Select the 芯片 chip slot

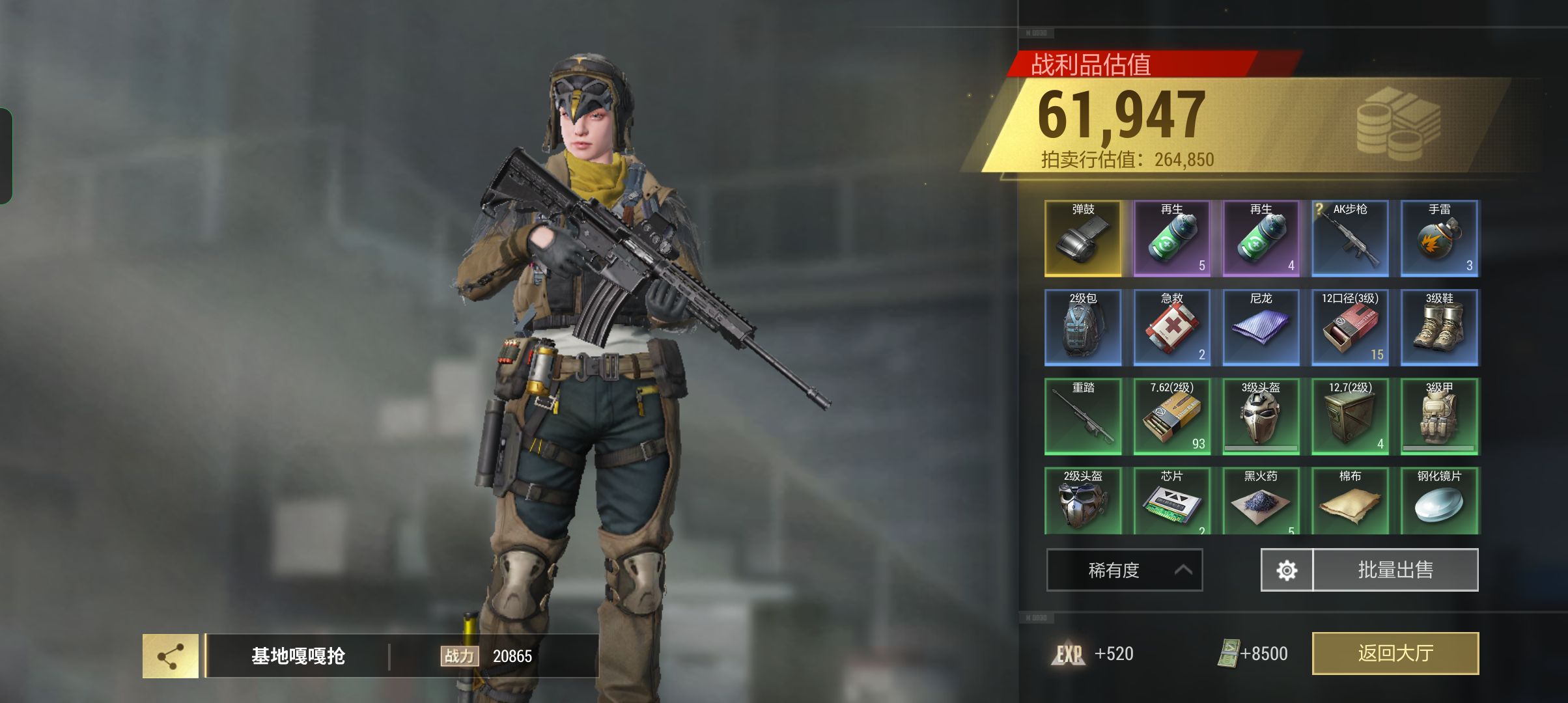tap(1172, 501)
